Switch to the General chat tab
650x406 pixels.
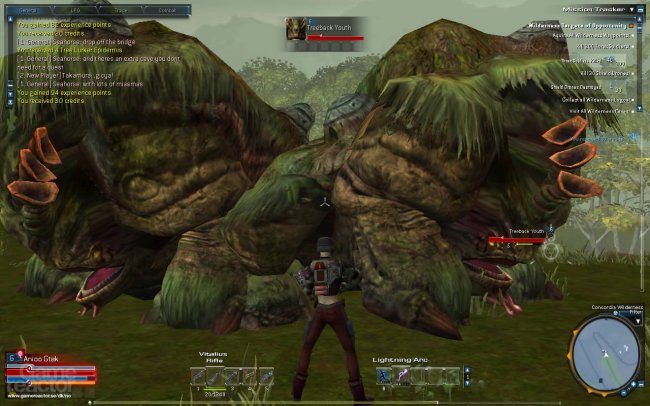pos(28,10)
